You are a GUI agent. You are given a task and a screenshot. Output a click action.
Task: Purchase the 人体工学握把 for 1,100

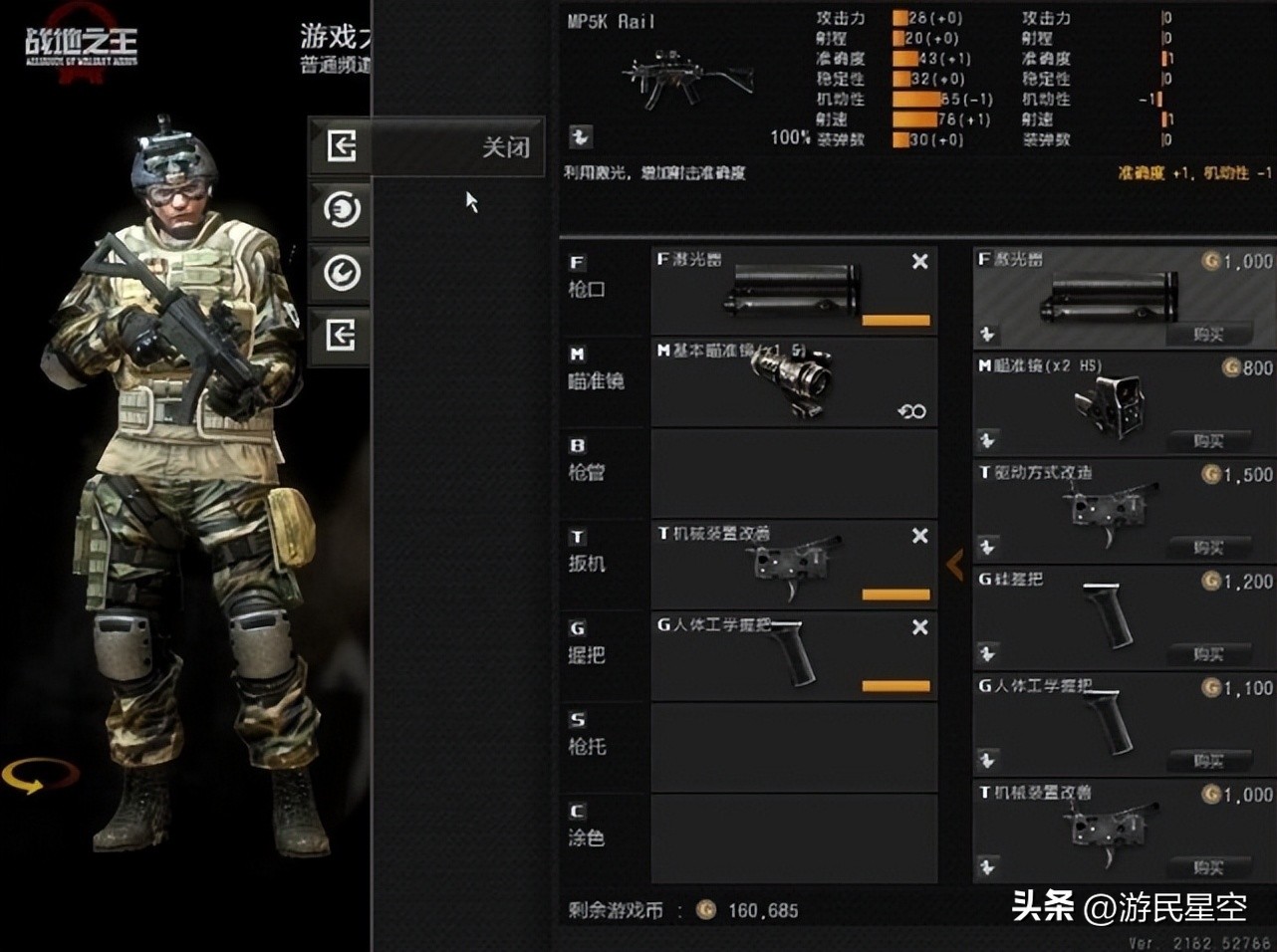[x=1207, y=761]
